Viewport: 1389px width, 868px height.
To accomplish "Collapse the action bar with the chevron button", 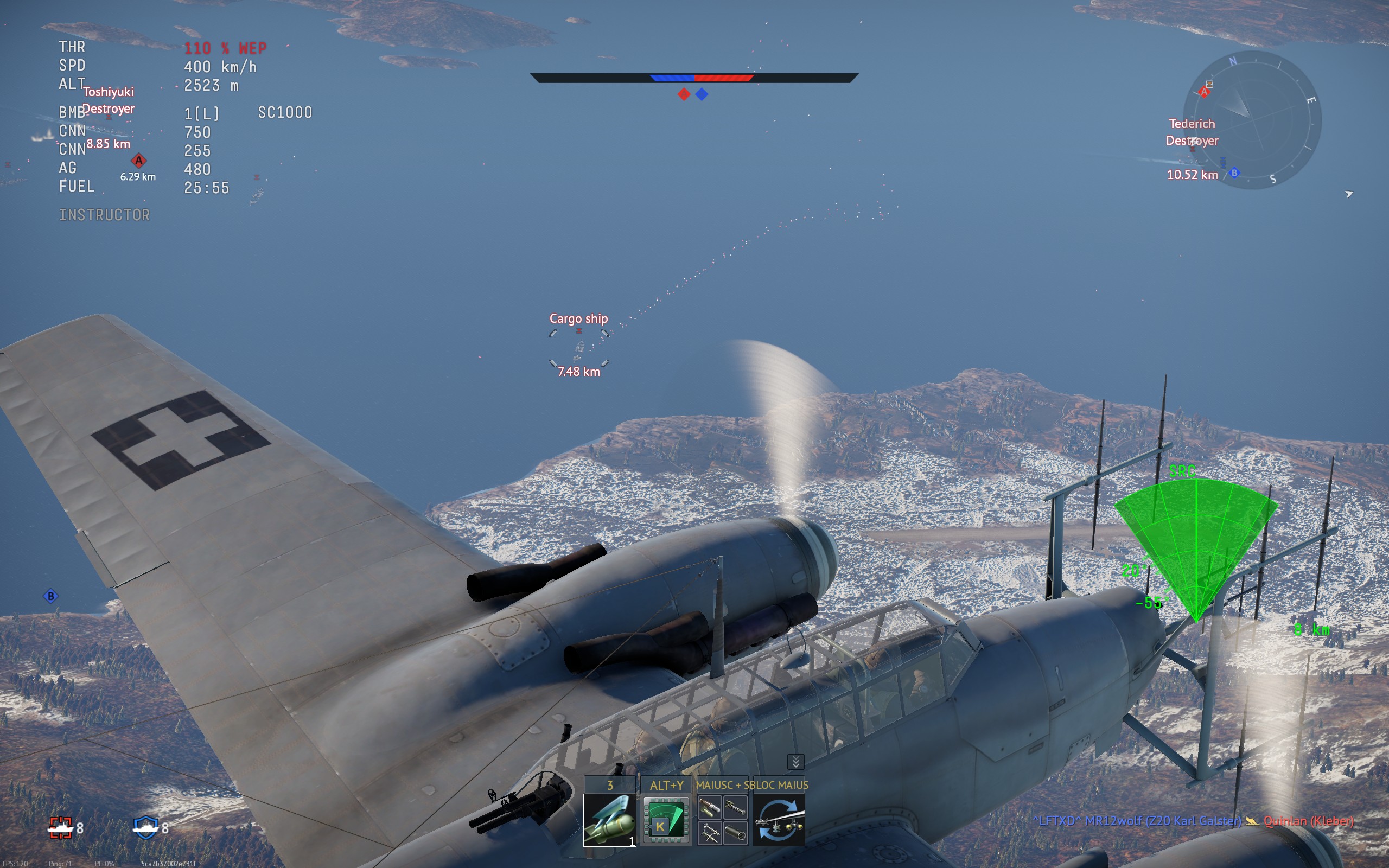I will [795, 762].
